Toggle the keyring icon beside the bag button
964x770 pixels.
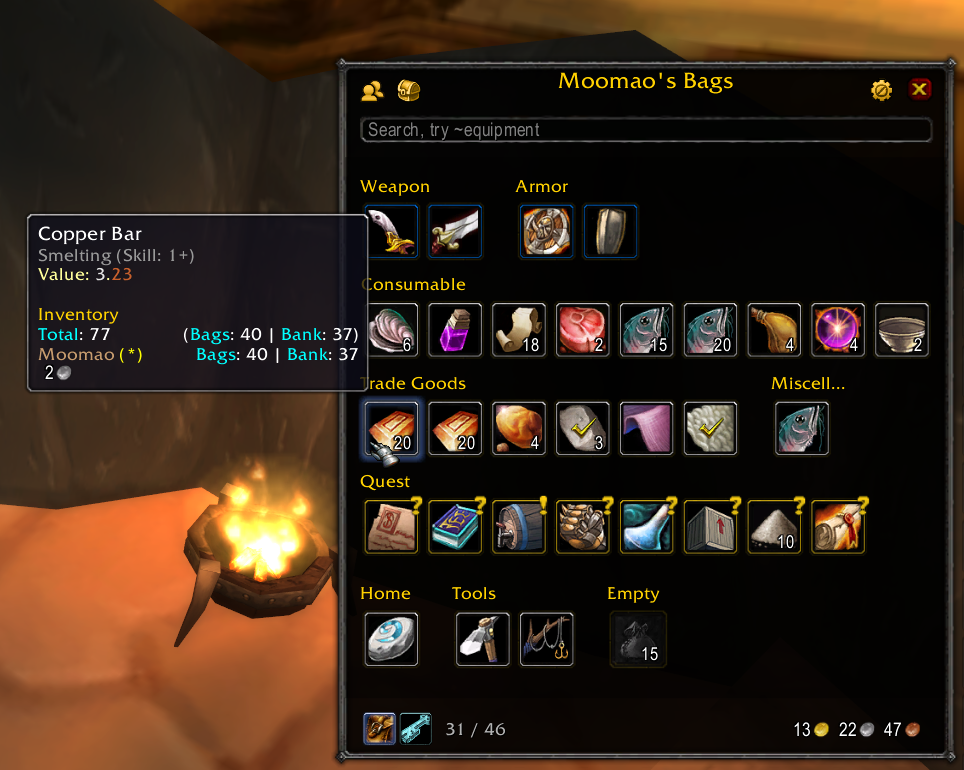pyautogui.click(x=415, y=729)
